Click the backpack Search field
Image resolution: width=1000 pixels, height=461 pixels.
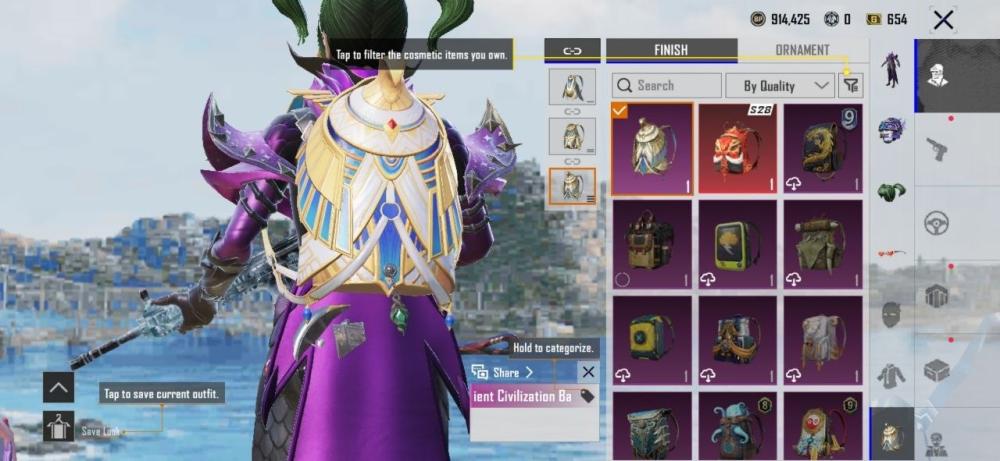(667, 86)
